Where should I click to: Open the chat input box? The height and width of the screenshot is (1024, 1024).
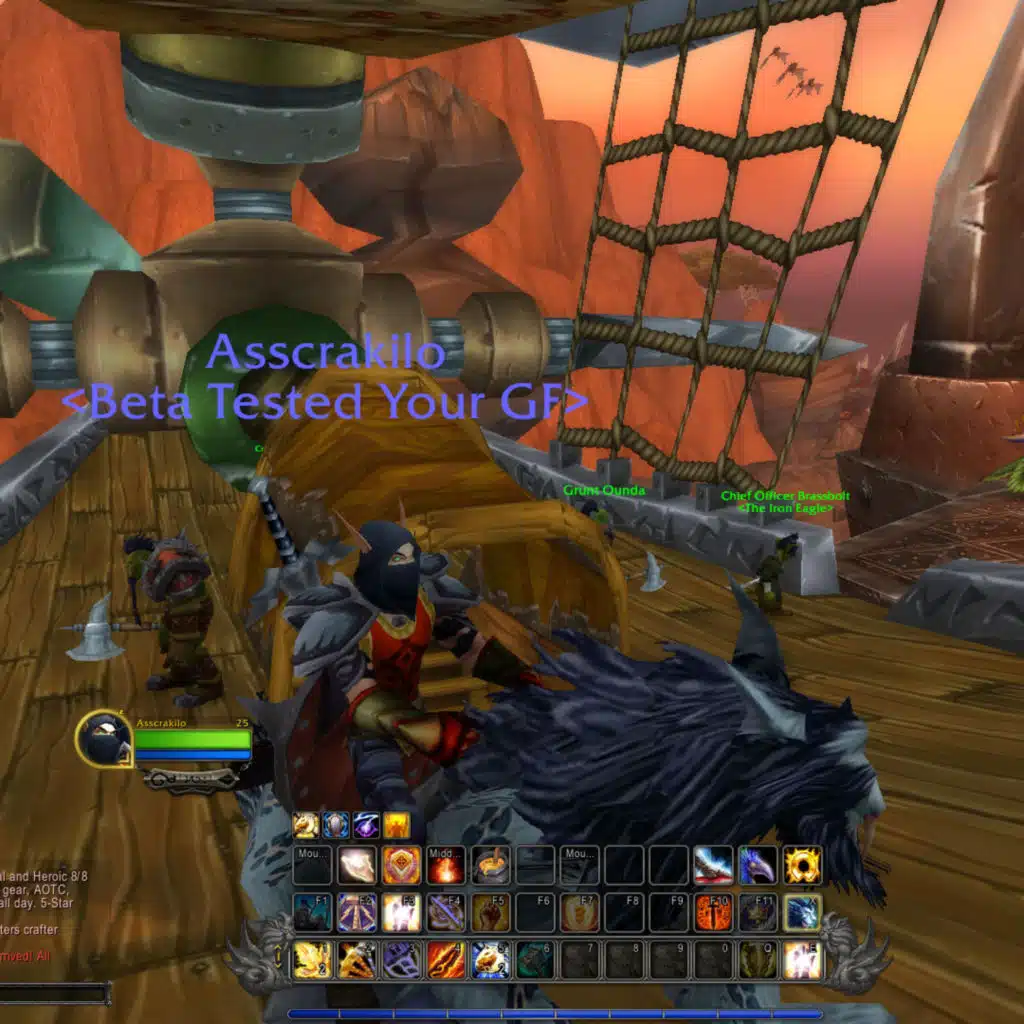(x=55, y=994)
